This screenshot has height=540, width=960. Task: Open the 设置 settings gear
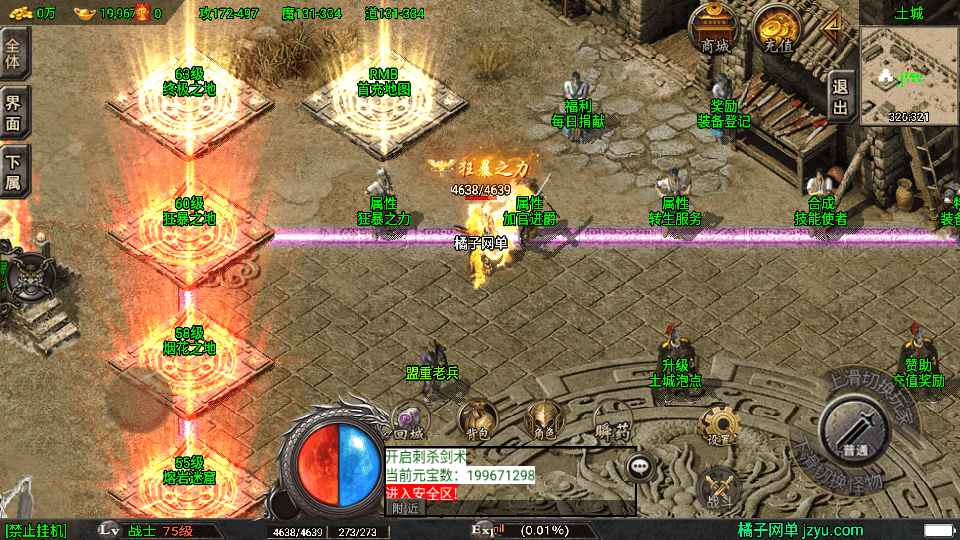718,426
